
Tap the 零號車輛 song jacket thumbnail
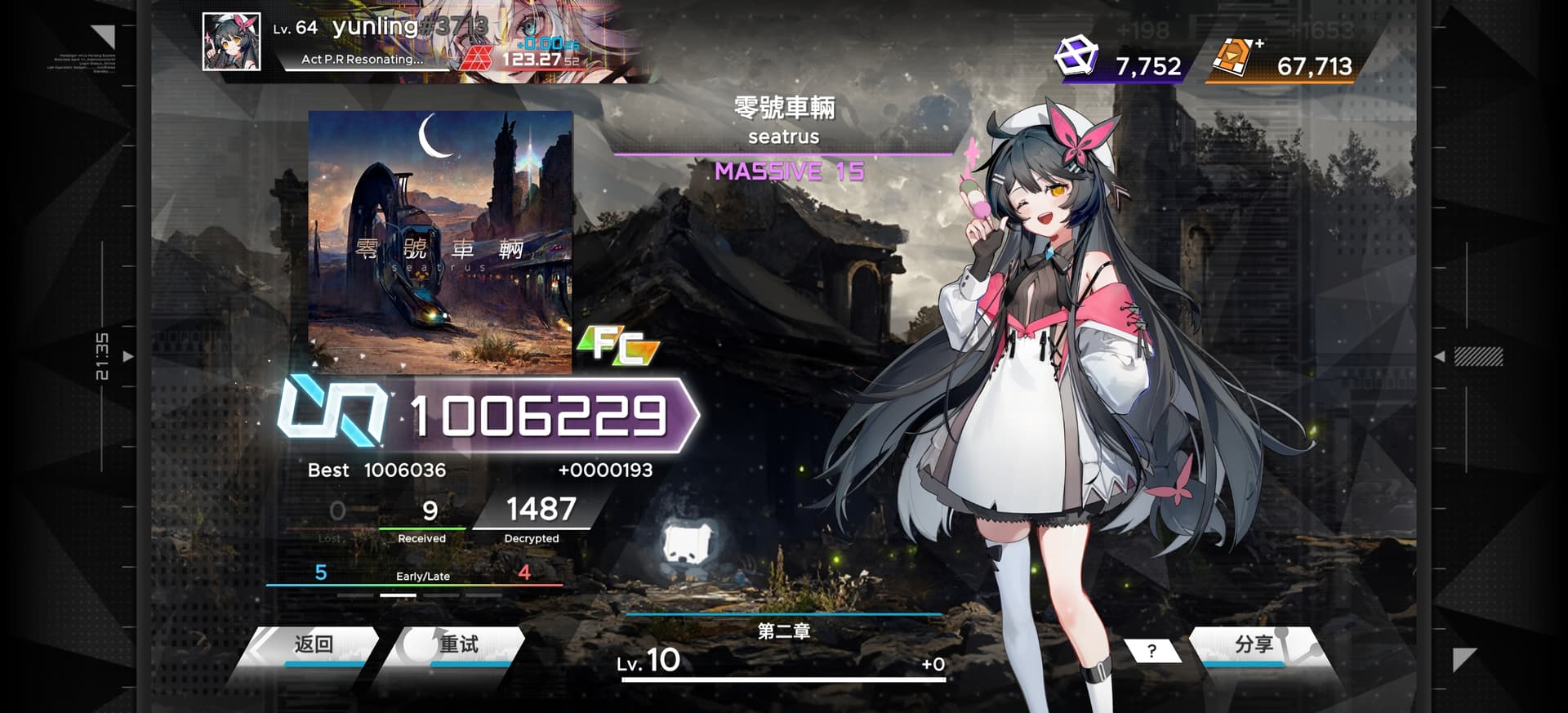[x=440, y=242]
